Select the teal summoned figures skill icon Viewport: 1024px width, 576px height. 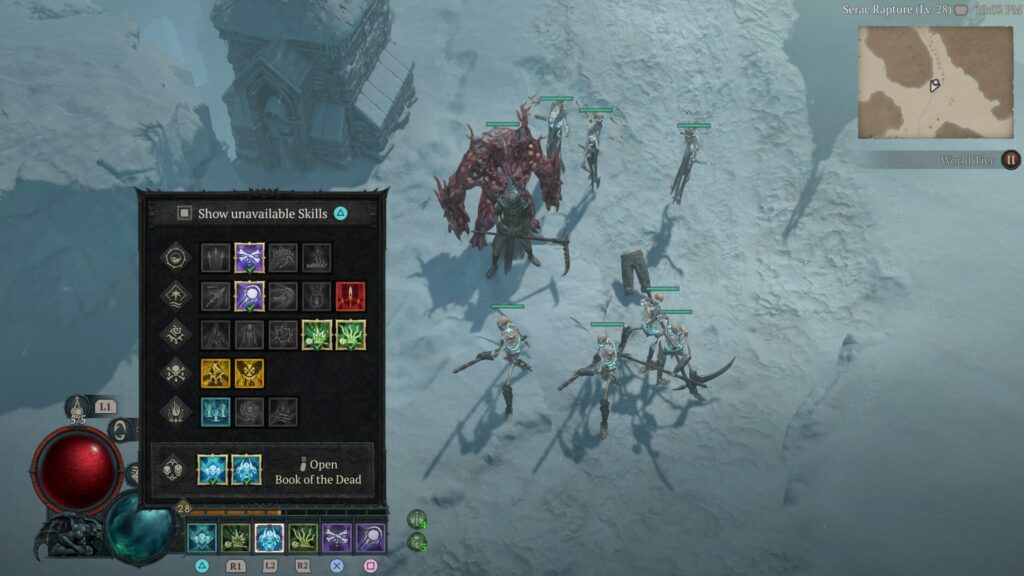(215, 411)
